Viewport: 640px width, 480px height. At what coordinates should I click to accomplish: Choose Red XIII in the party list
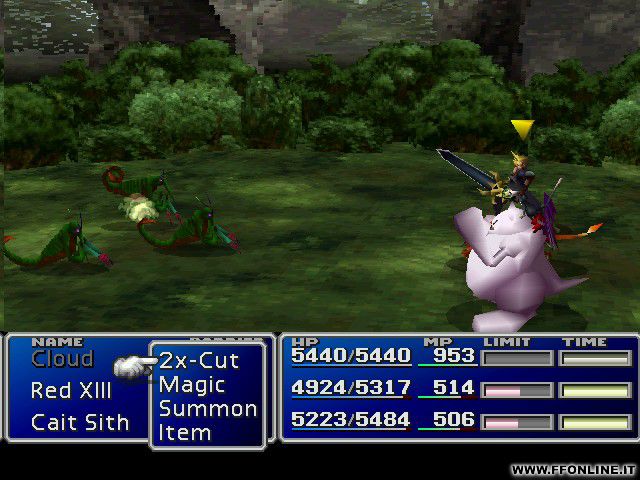click(x=71, y=391)
